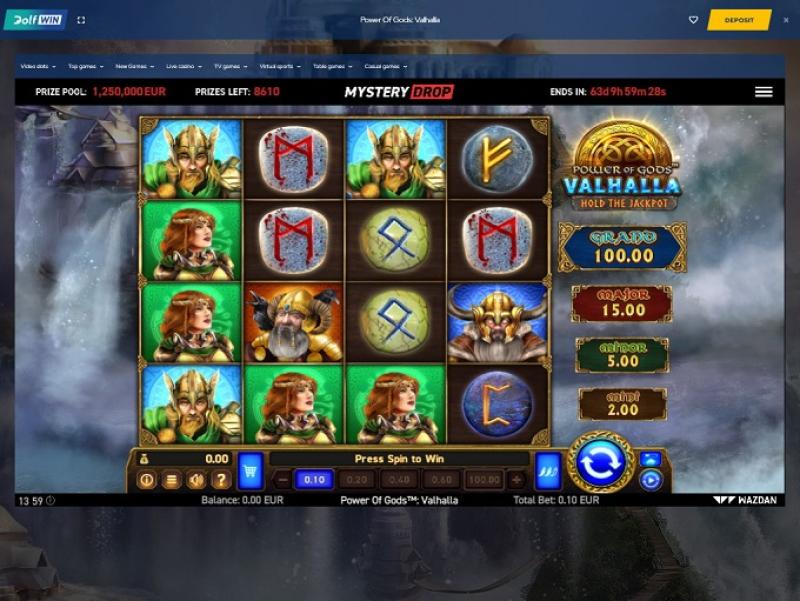
Task: Open the paytable list icon
Action: [x=171, y=480]
